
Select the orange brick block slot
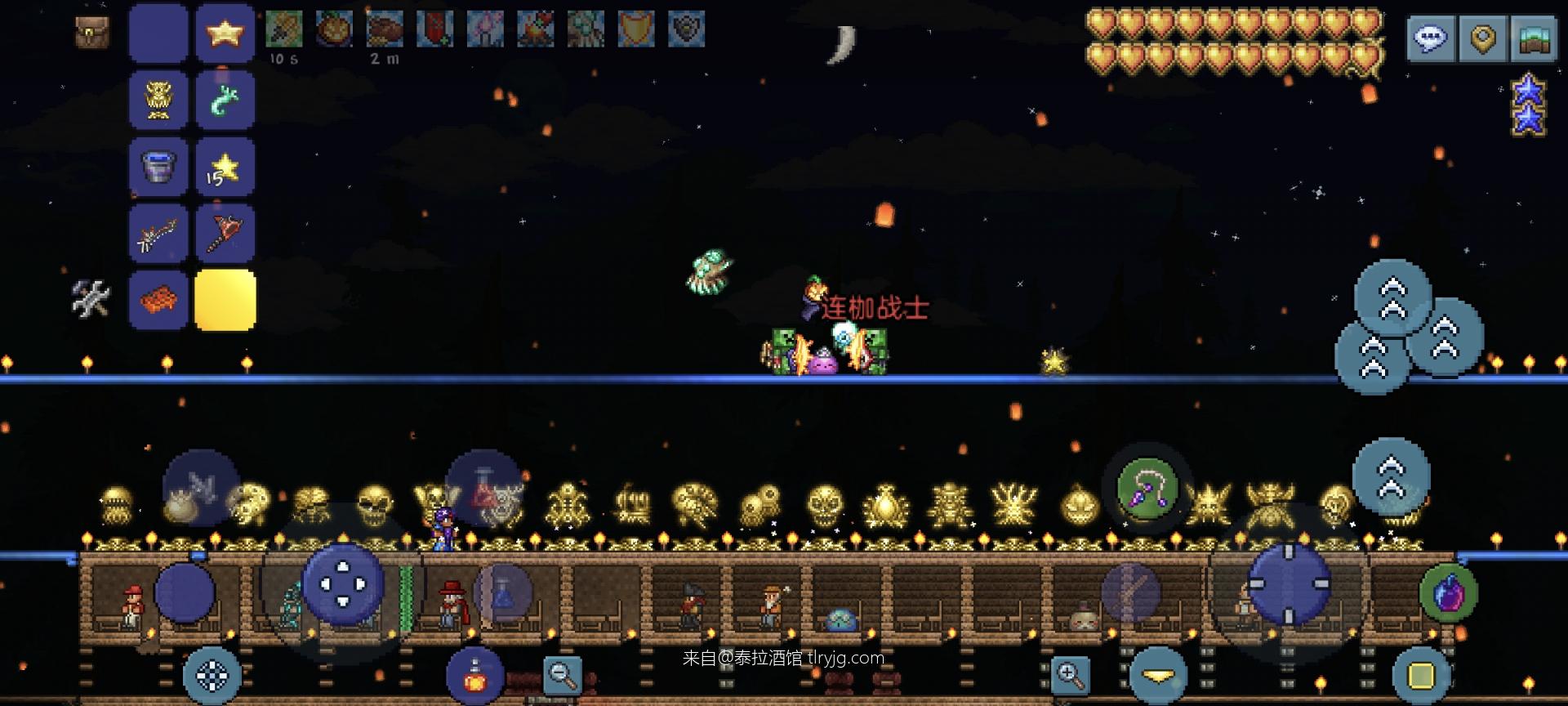[x=158, y=300]
